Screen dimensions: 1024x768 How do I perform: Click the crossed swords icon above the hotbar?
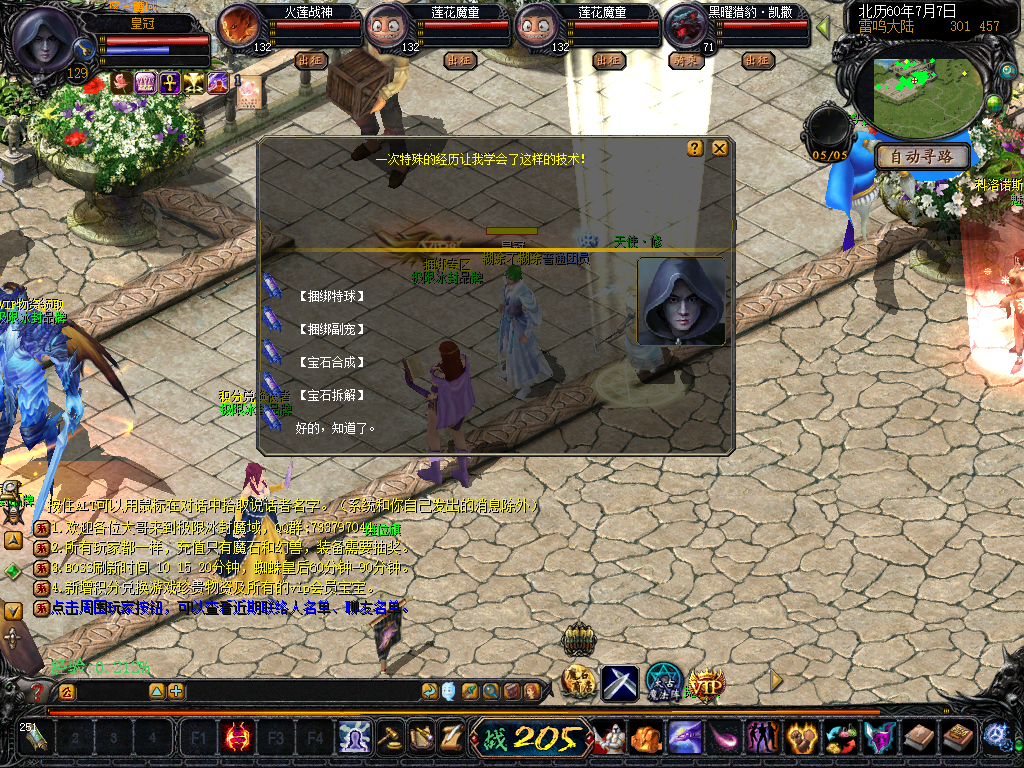click(x=620, y=683)
